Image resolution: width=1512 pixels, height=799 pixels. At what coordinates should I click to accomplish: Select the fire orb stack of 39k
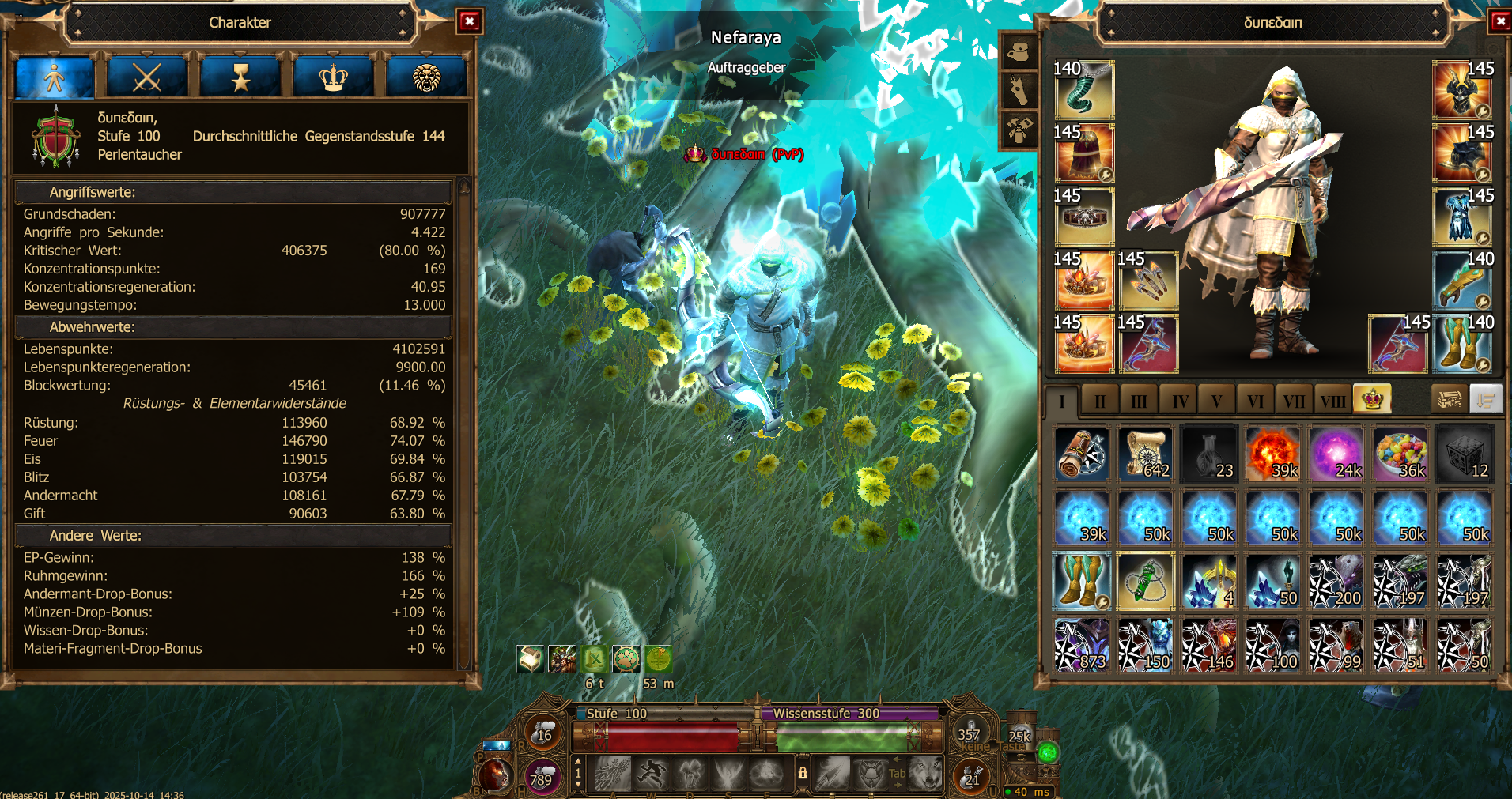[x=1272, y=454]
